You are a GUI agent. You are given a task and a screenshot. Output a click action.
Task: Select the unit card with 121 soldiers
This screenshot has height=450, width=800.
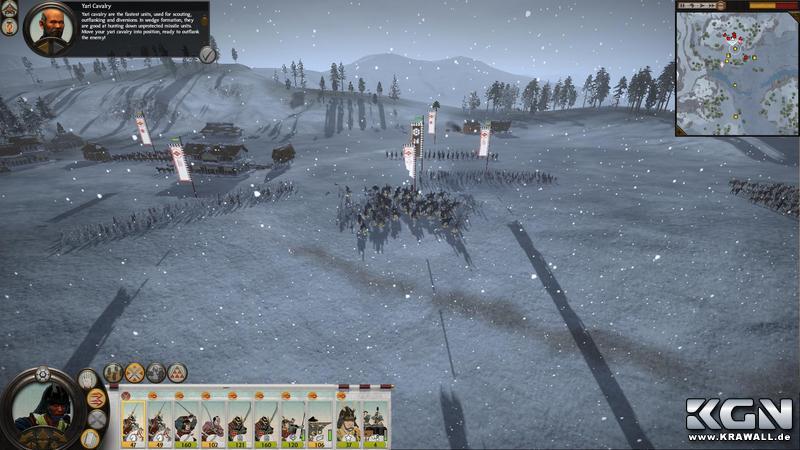coord(240,422)
